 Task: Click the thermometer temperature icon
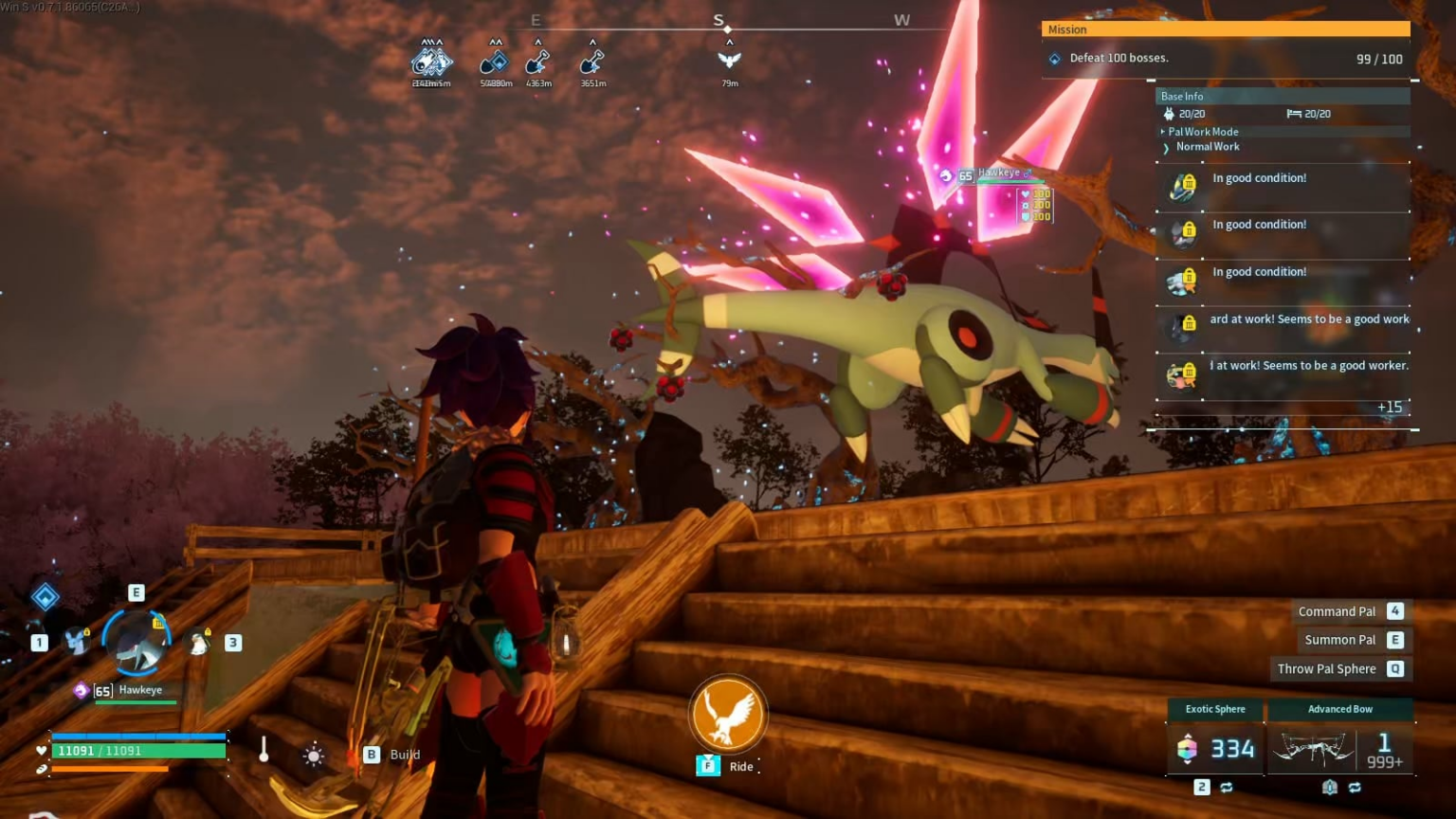click(264, 751)
